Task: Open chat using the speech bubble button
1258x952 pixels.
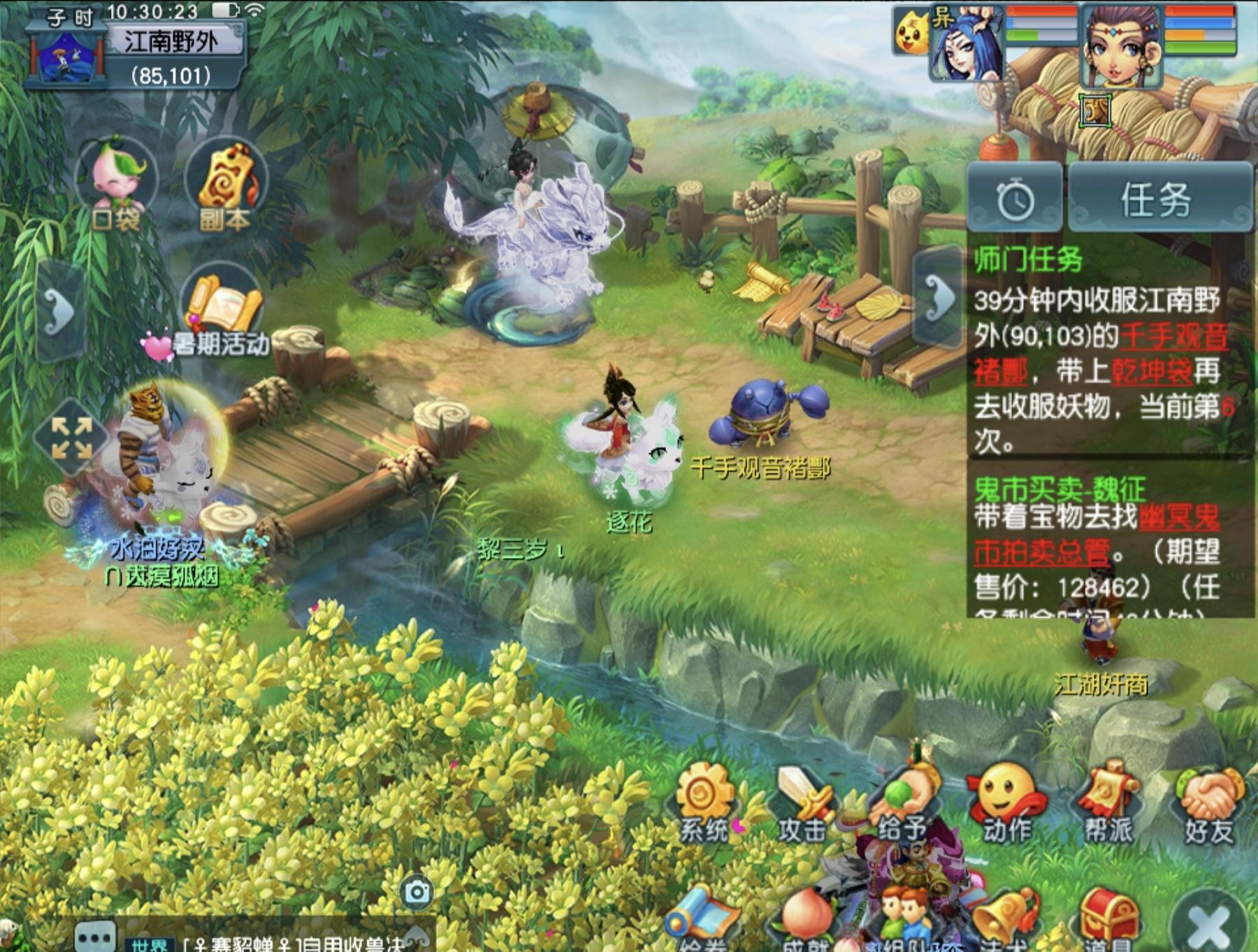Action: (x=94, y=936)
